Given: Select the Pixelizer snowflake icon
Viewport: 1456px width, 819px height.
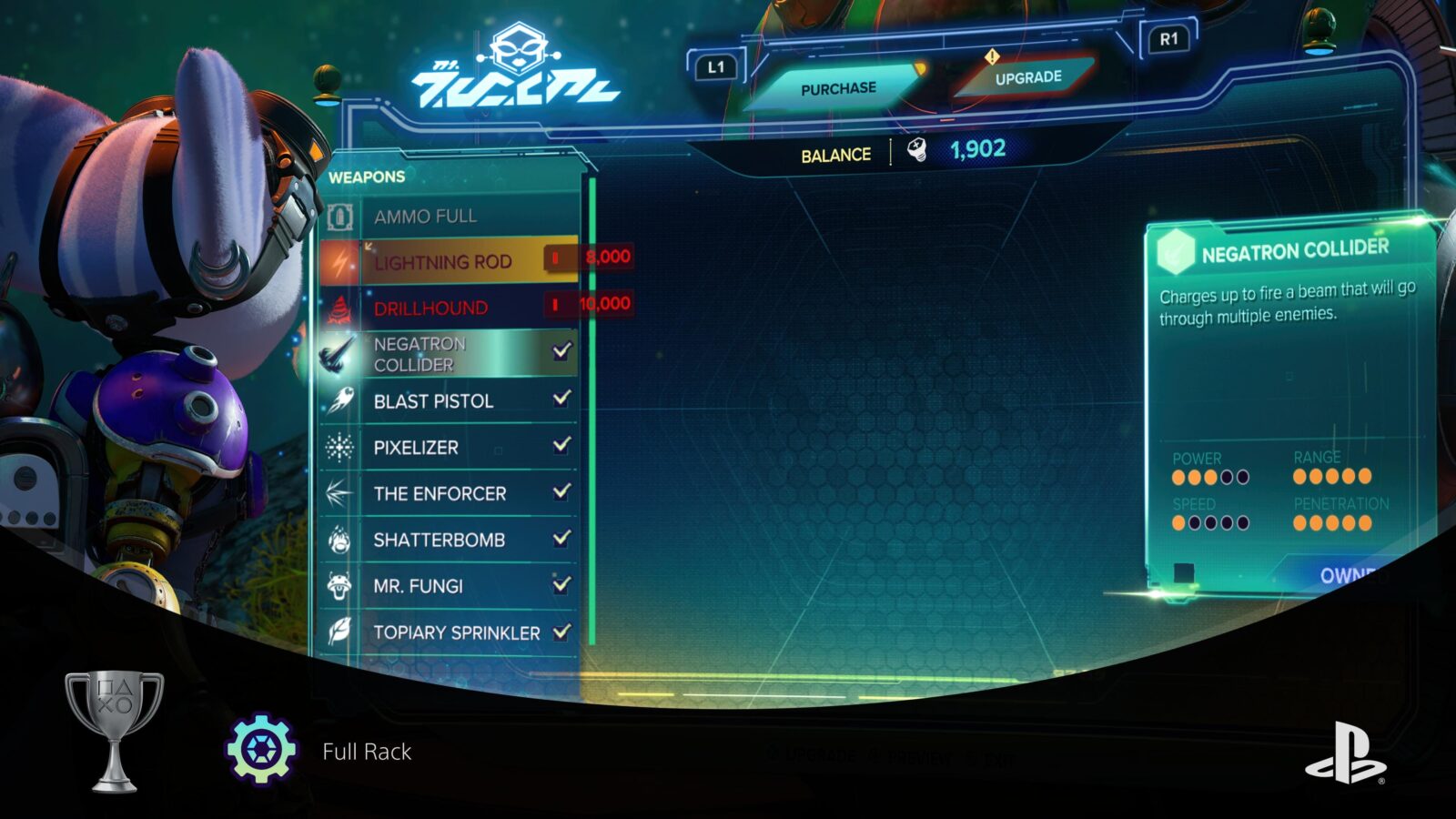Looking at the screenshot, I should pos(339,447).
